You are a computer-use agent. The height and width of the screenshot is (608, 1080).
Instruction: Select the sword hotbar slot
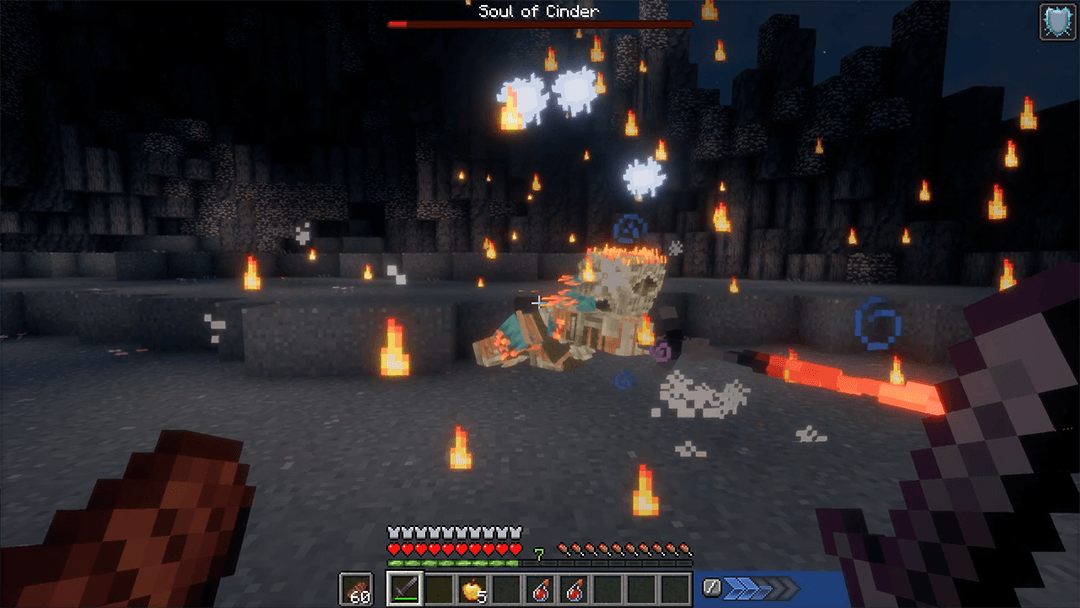pyautogui.click(x=404, y=589)
